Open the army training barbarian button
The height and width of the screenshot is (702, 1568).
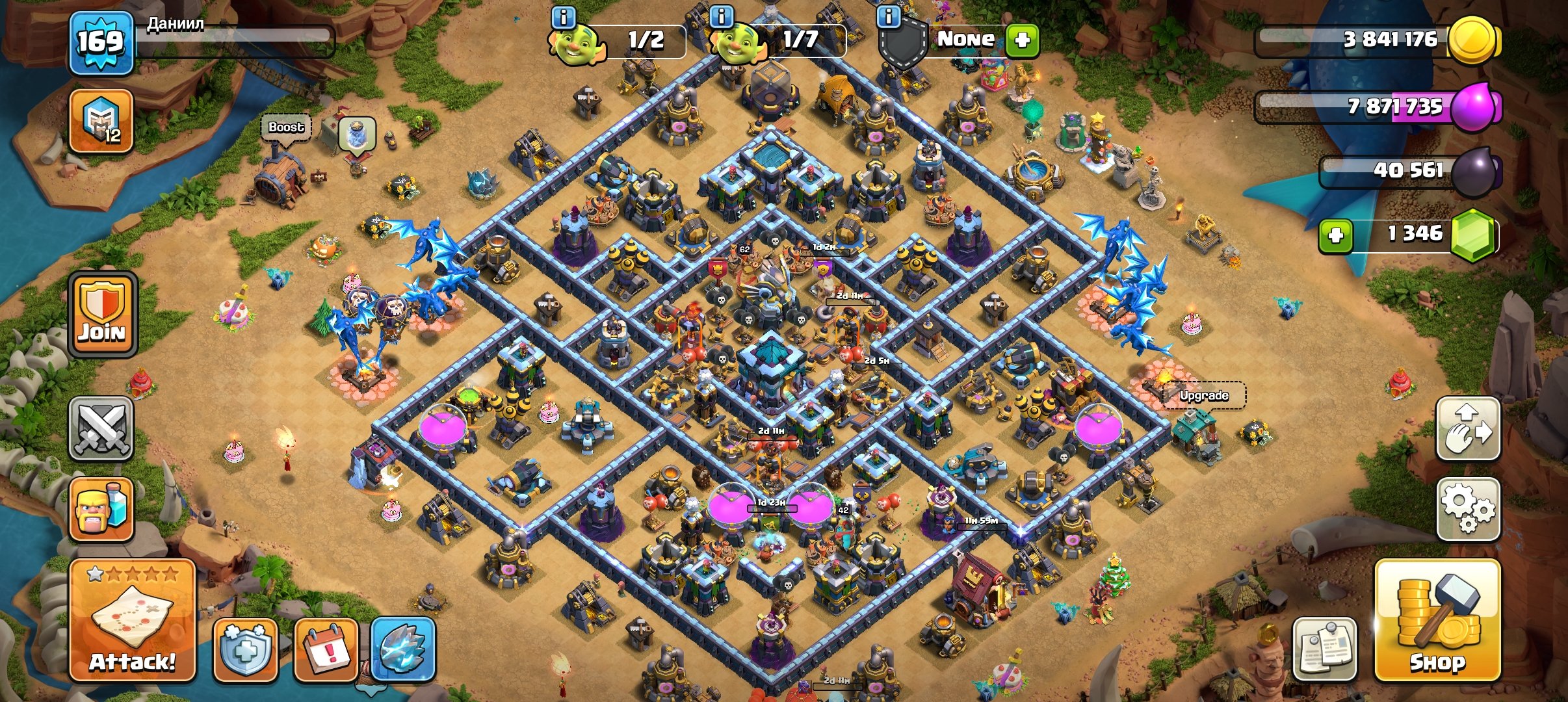tap(101, 510)
